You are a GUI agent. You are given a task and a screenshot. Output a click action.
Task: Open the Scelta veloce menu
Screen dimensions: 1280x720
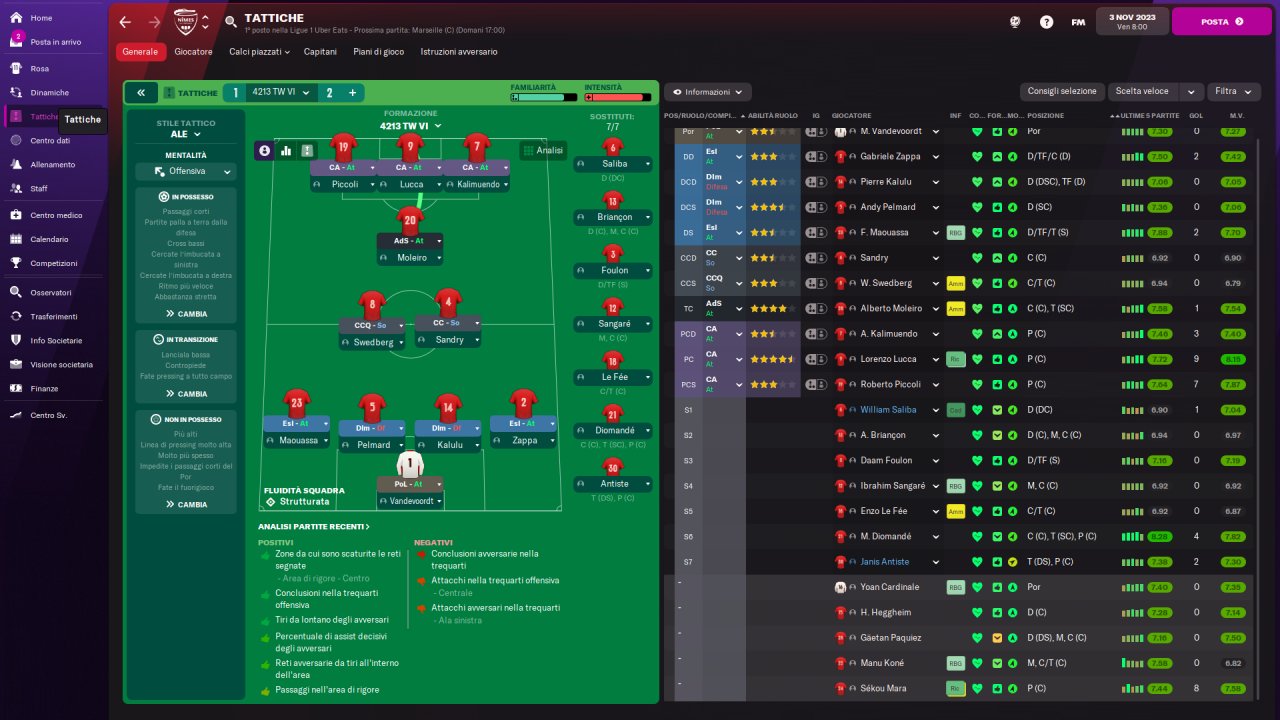1155,91
